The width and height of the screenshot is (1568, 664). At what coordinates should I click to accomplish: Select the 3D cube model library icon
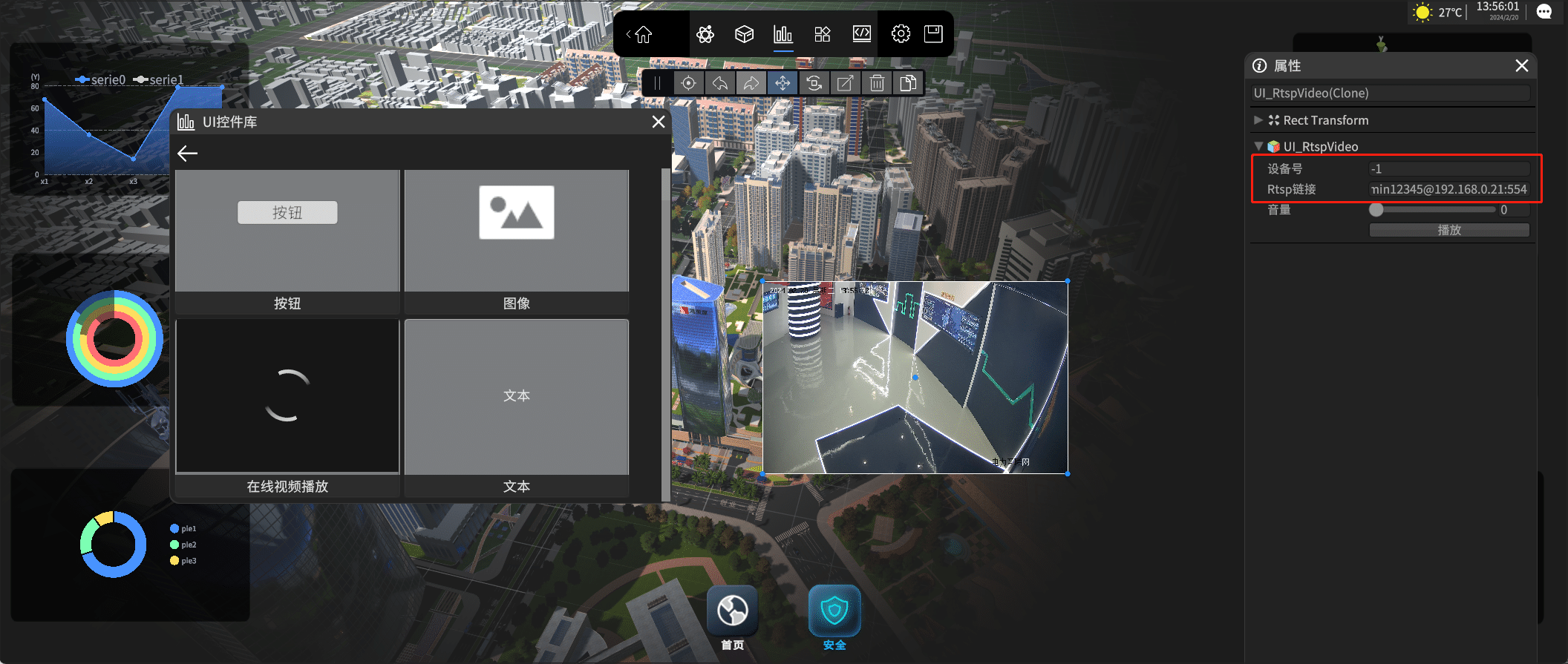click(744, 34)
